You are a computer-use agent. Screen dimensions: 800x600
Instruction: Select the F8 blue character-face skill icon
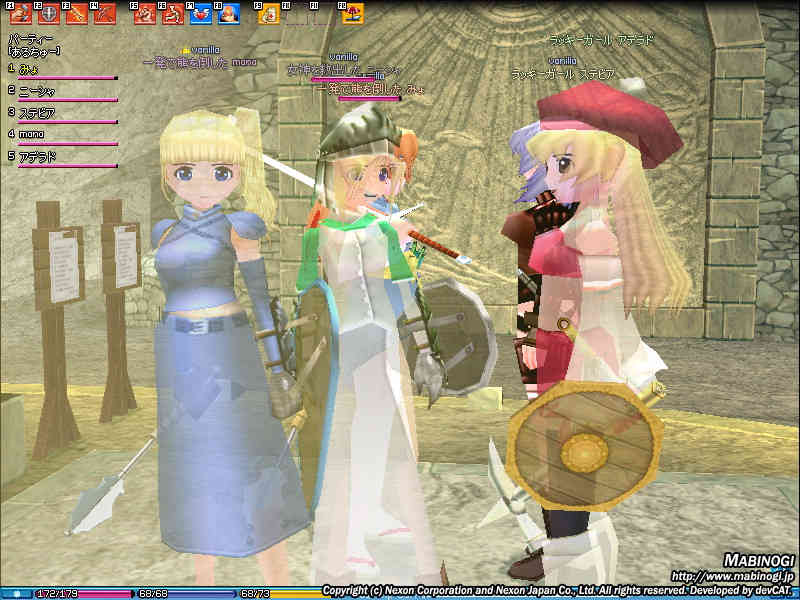pos(229,14)
